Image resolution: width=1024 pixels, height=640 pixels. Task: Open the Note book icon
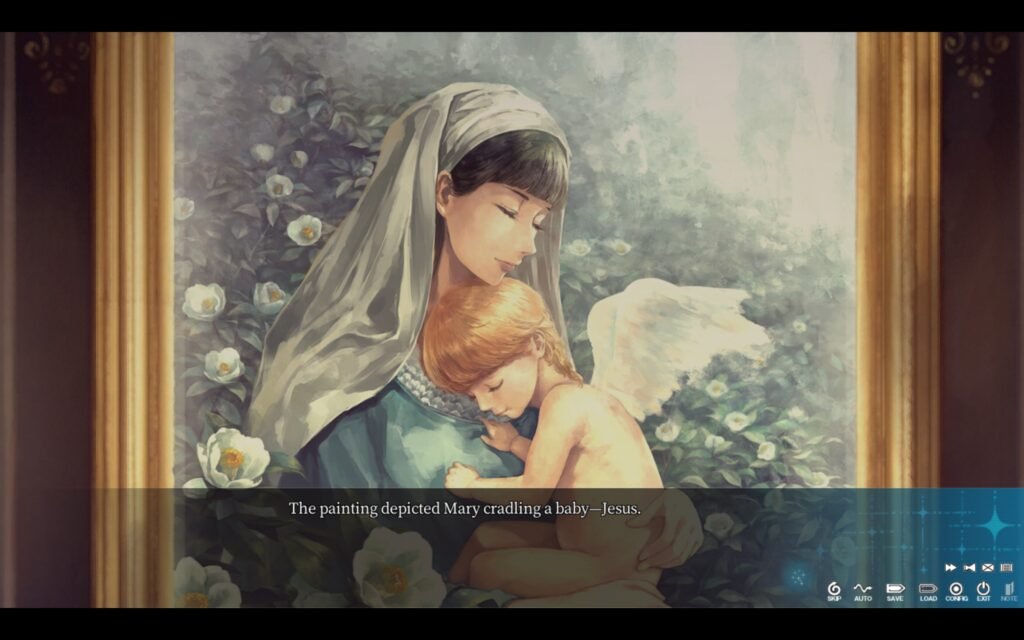coord(1008,590)
